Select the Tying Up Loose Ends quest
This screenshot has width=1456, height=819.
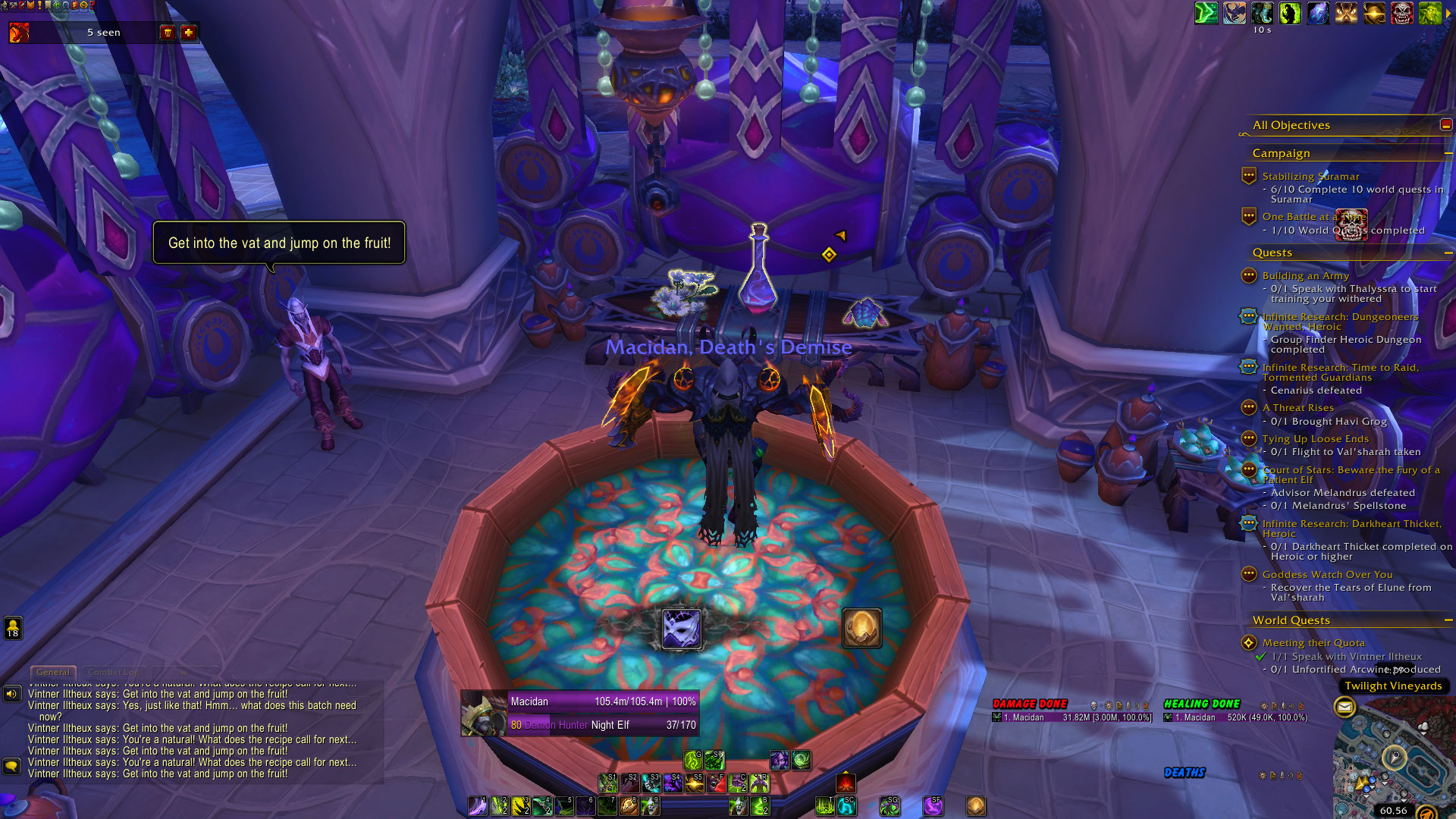coord(1315,439)
